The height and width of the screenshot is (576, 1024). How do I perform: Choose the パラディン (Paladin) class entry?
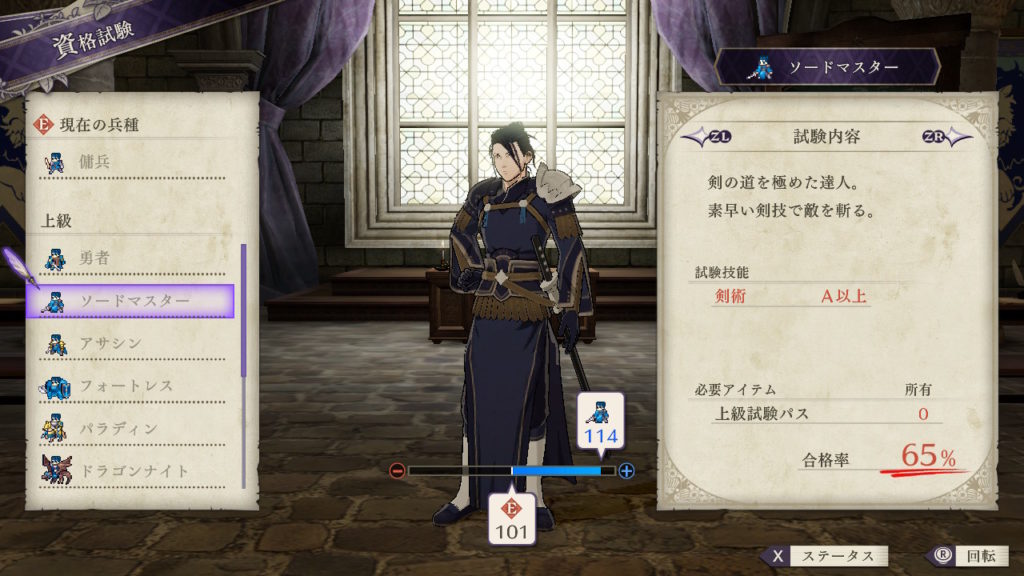(x=130, y=428)
